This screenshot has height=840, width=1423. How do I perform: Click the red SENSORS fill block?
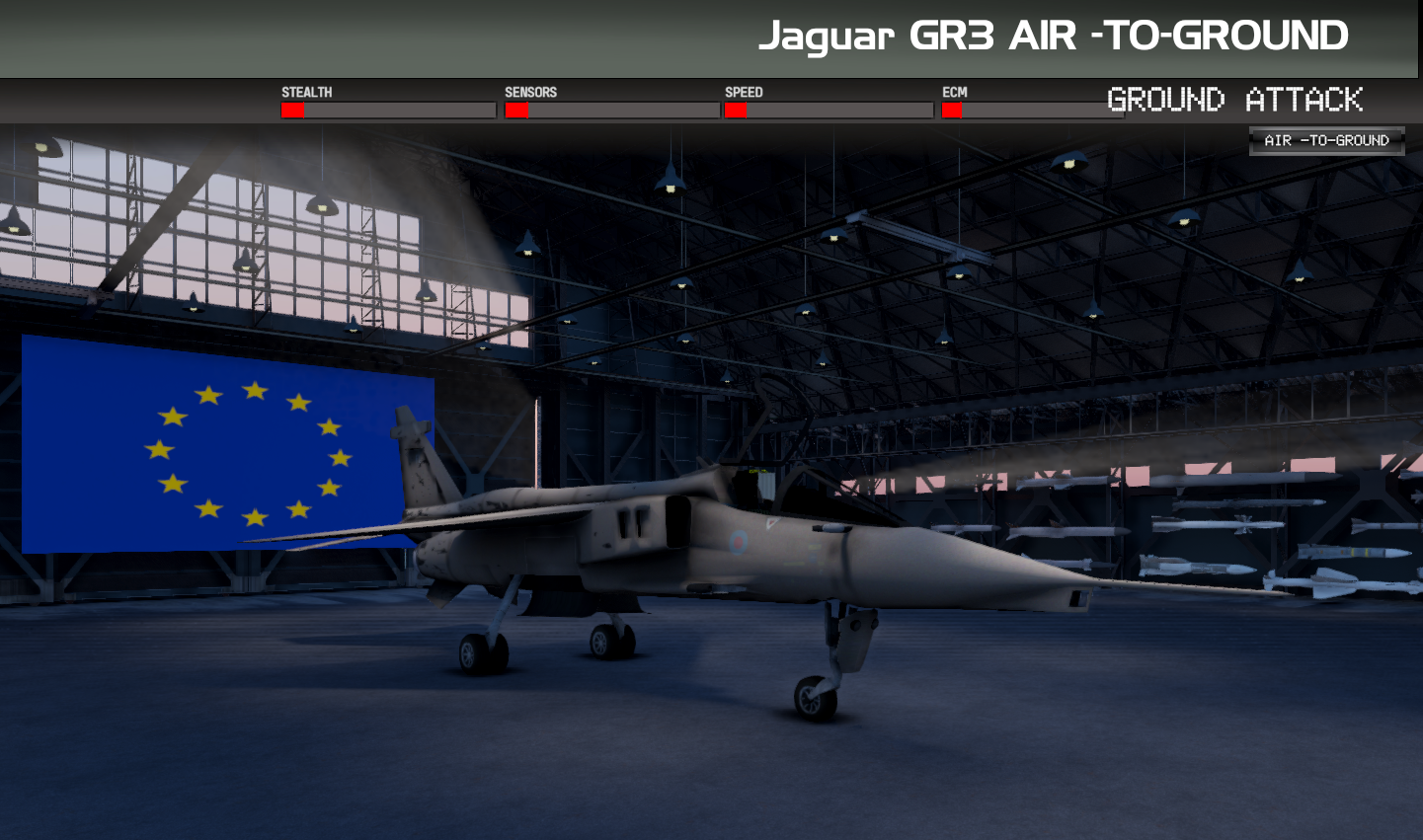(x=515, y=110)
